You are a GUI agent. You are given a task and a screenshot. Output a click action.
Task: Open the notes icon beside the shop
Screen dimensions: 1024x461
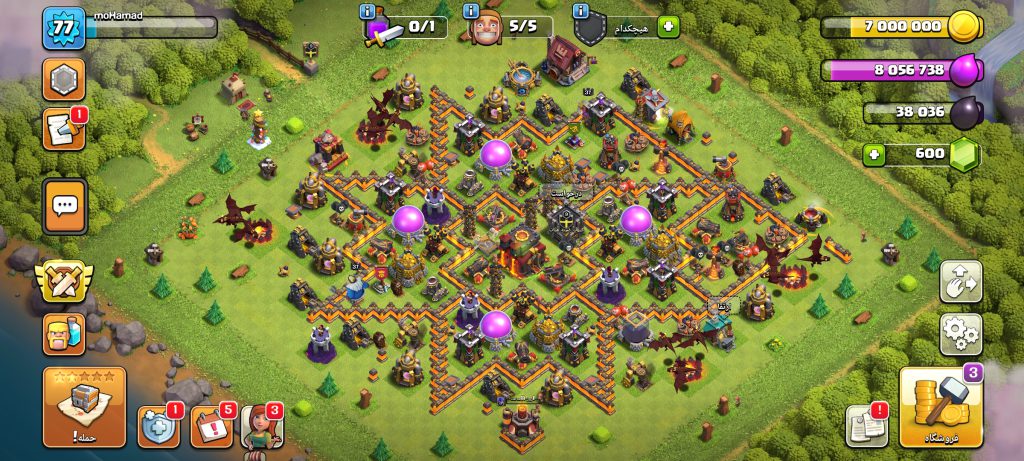(866, 426)
